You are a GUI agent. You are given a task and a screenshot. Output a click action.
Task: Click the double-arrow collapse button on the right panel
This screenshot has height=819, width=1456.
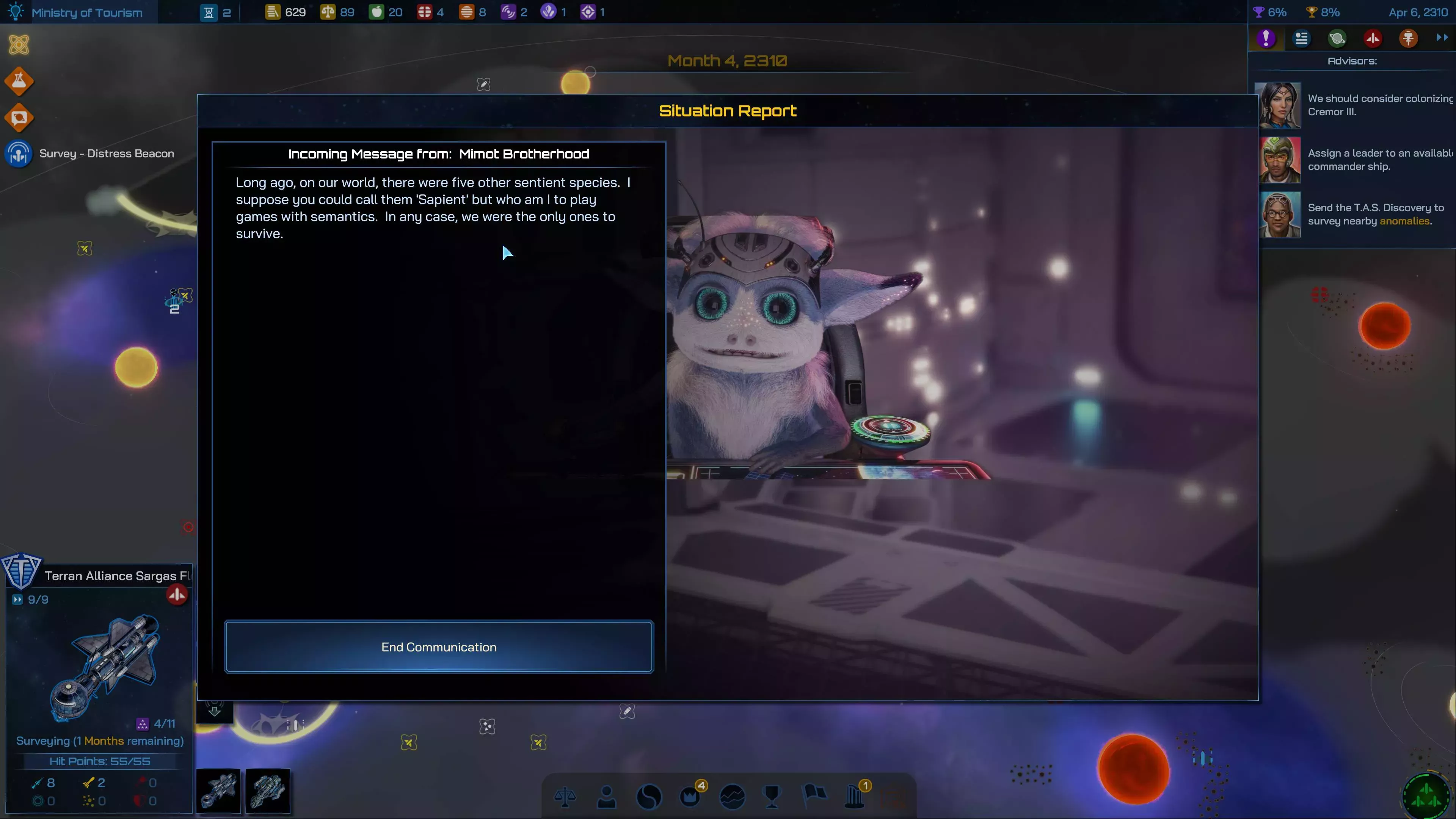pyautogui.click(x=1442, y=38)
